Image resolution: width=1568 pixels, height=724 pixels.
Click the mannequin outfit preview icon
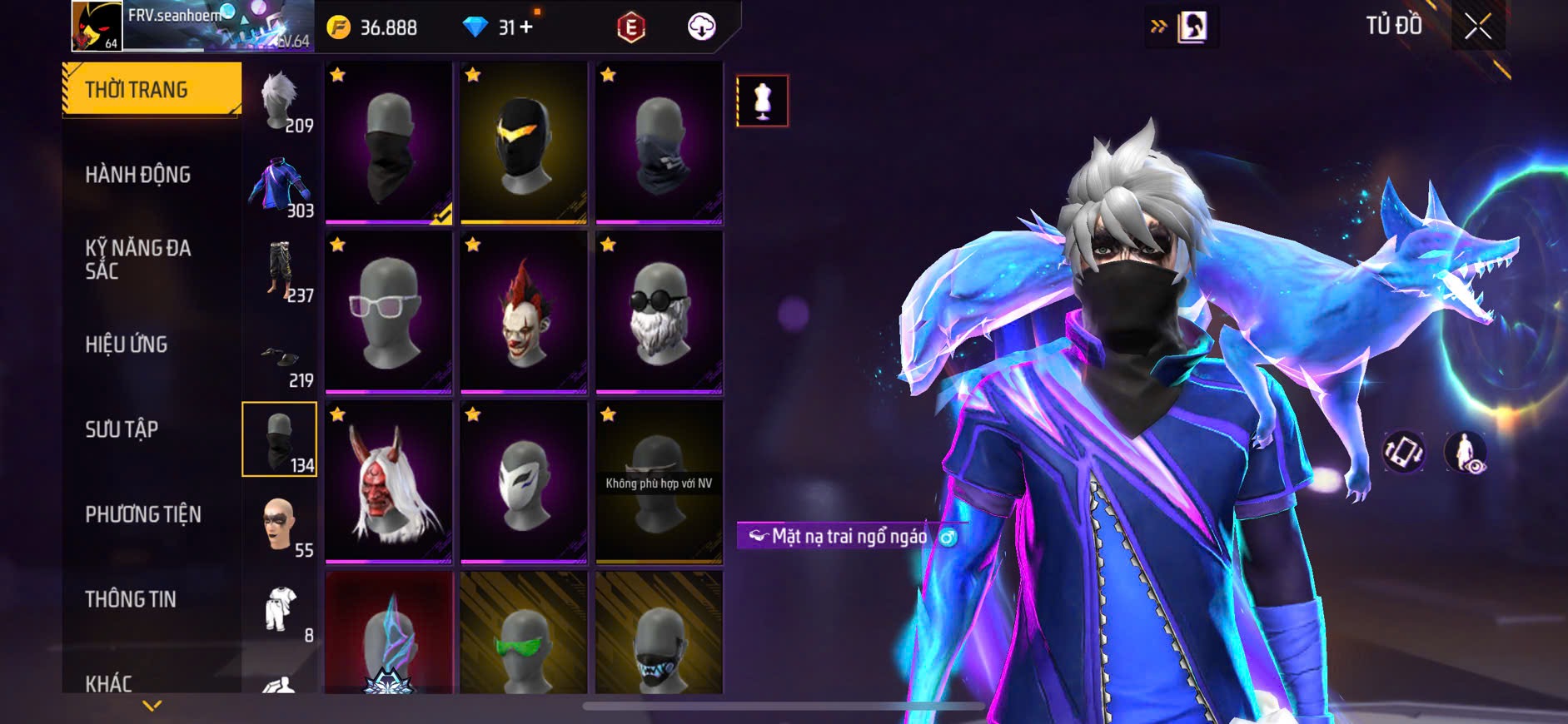762,101
